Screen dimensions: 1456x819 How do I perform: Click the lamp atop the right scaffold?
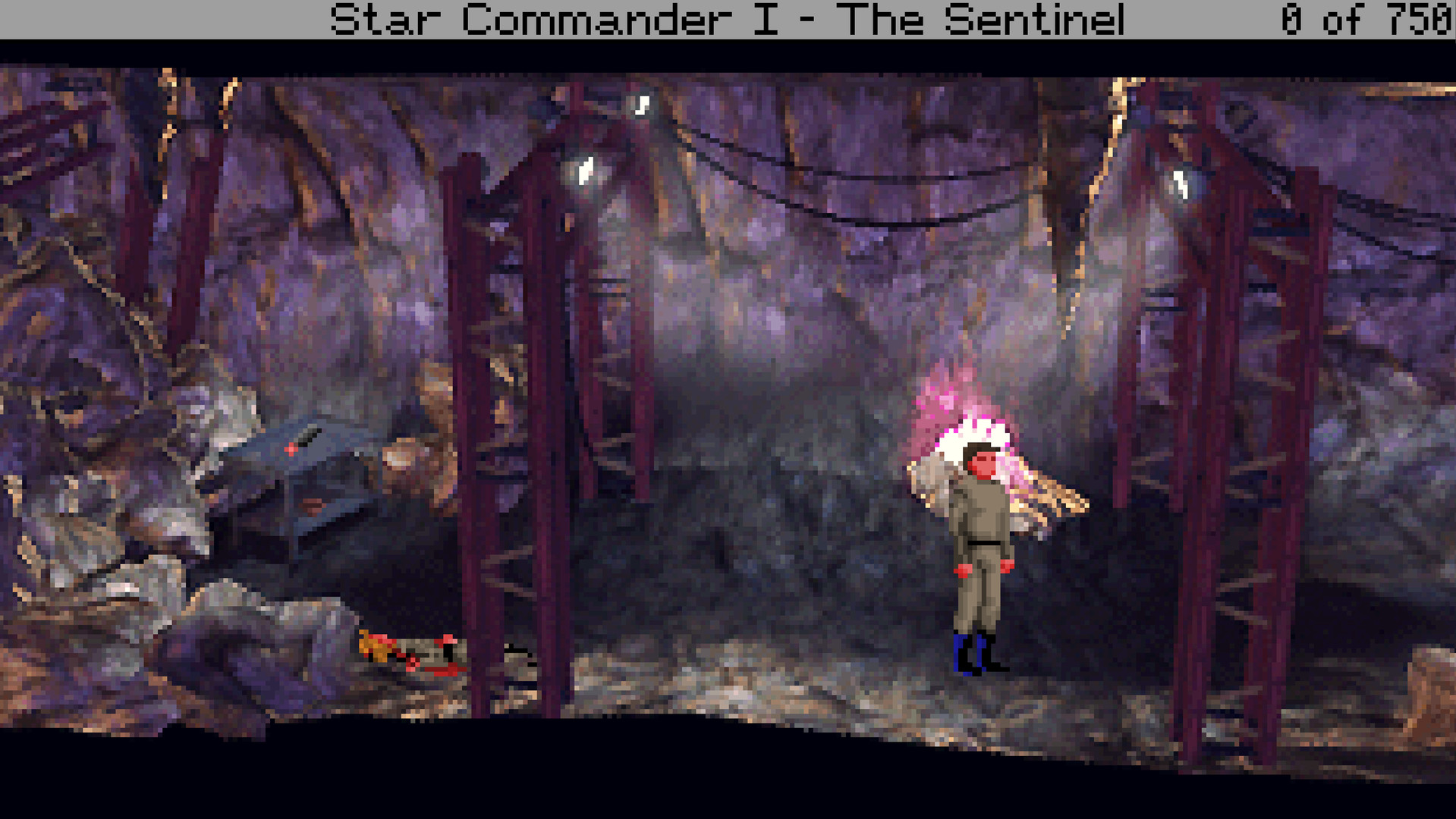click(1182, 186)
